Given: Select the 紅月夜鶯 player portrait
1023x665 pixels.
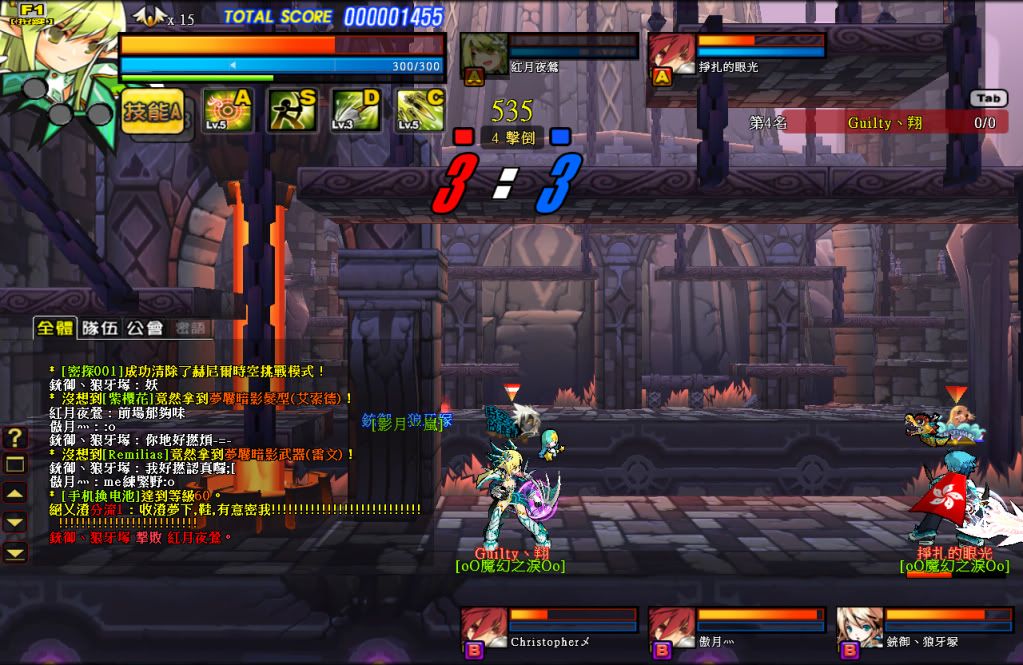Looking at the screenshot, I should [x=484, y=58].
